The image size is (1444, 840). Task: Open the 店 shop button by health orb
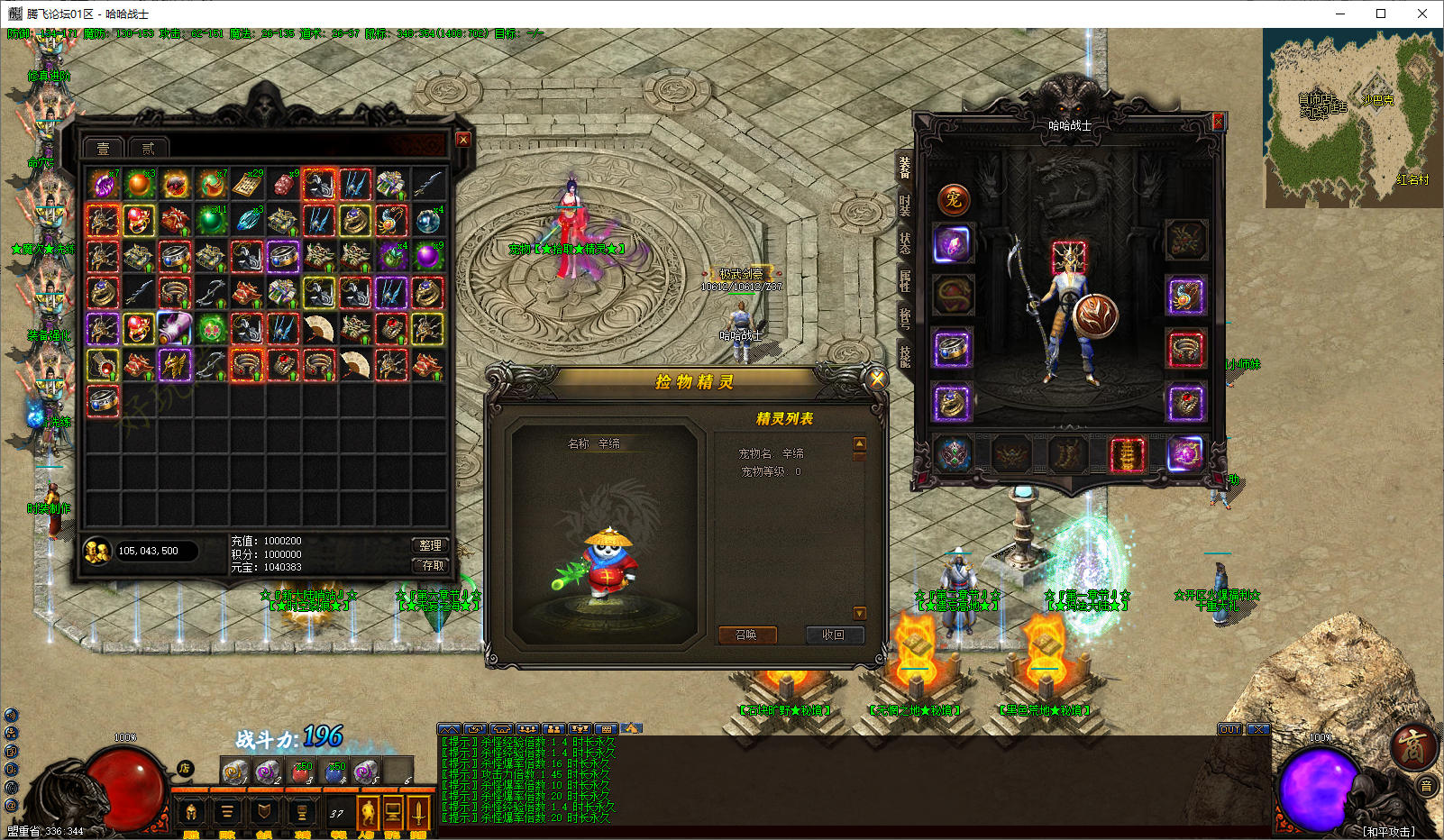(185, 768)
